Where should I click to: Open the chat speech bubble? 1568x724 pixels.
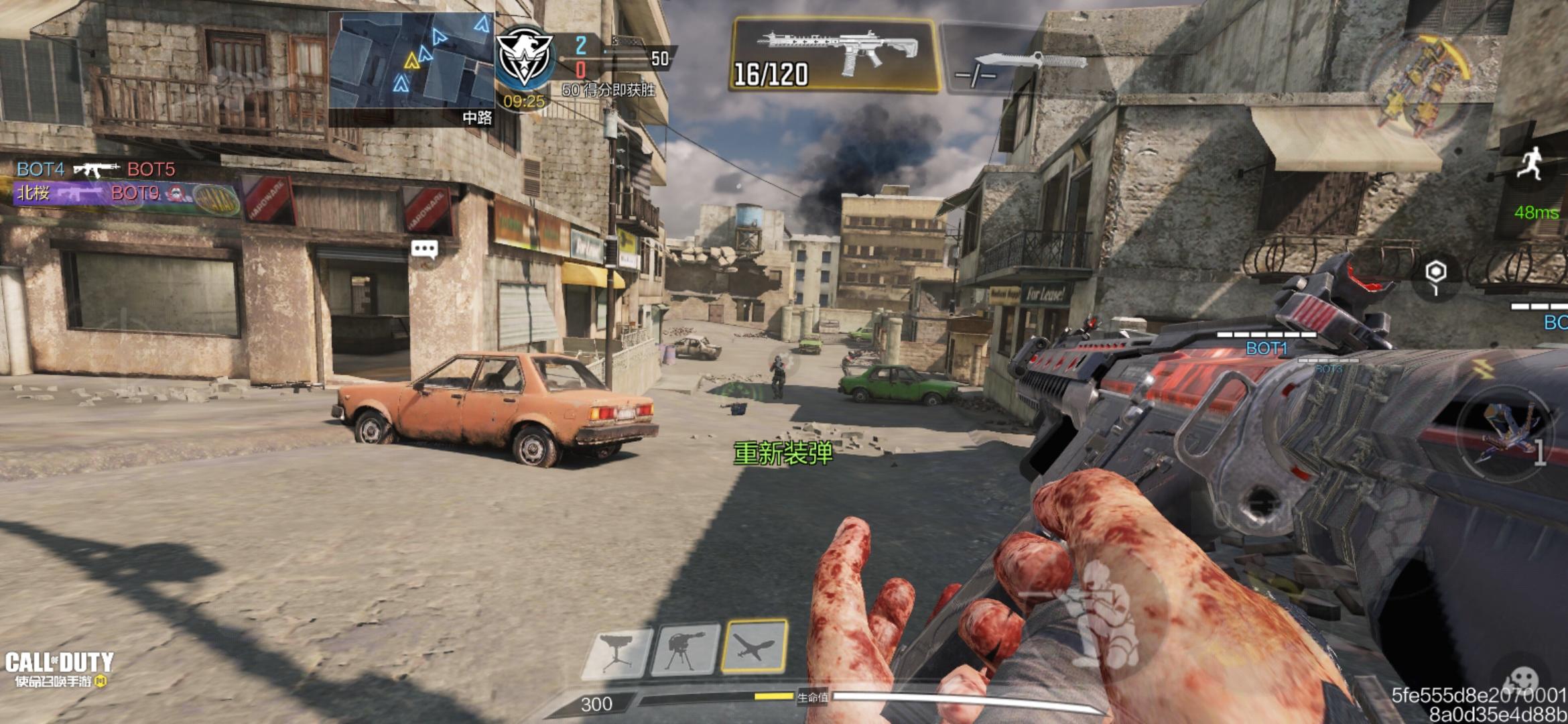point(424,250)
